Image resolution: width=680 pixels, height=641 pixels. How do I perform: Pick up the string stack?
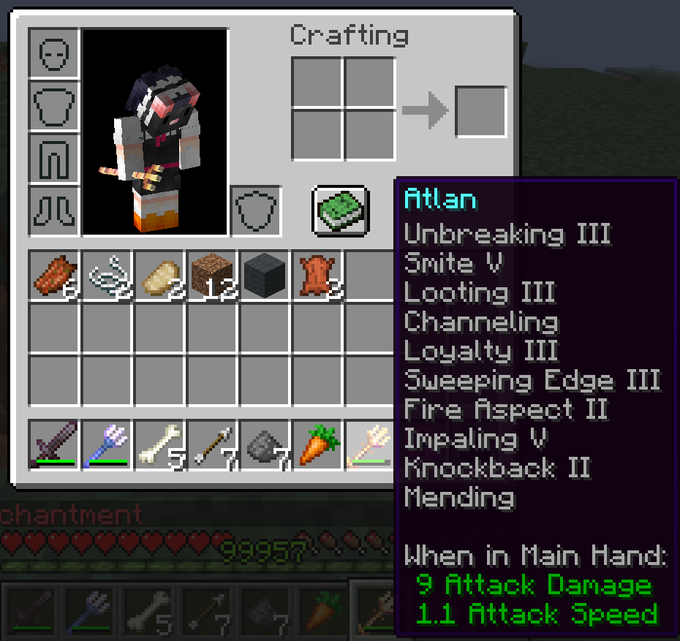pyautogui.click(x=107, y=275)
